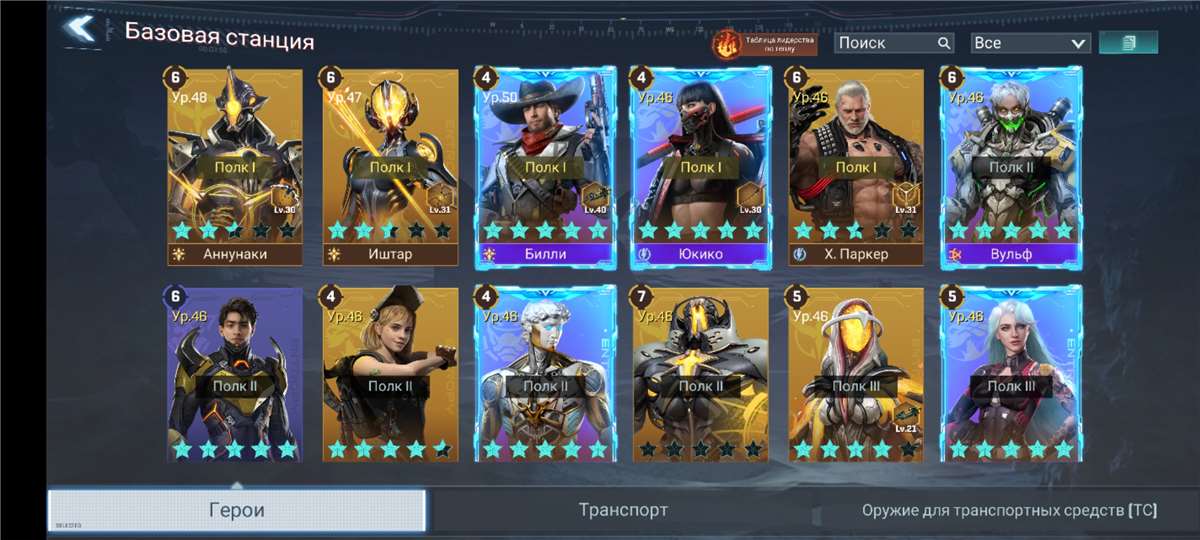Select the Юкико hero card
The width and height of the screenshot is (1200, 540).
pos(701,165)
